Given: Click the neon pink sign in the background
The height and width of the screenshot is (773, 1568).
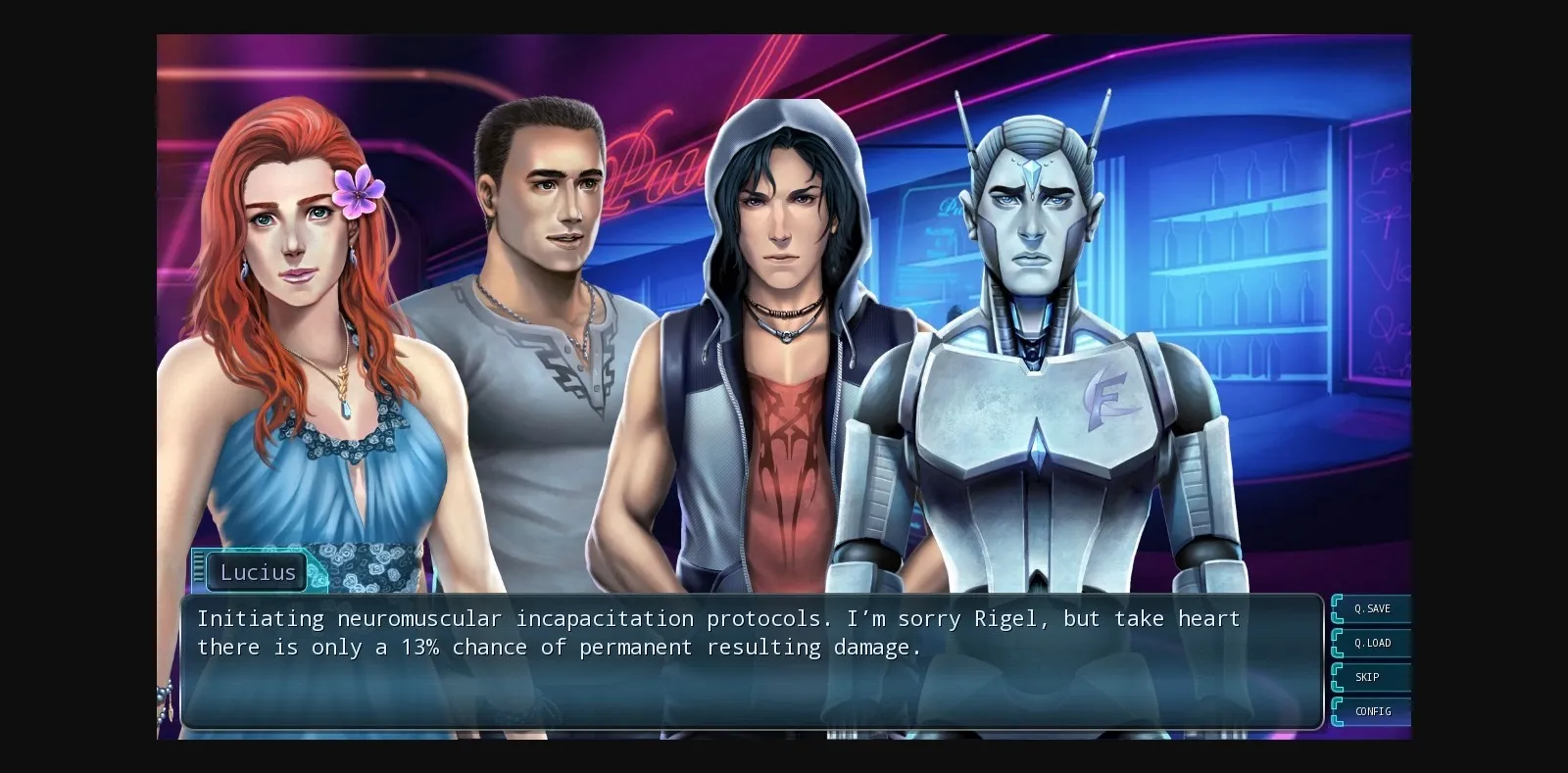Looking at the screenshot, I should [x=647, y=157].
